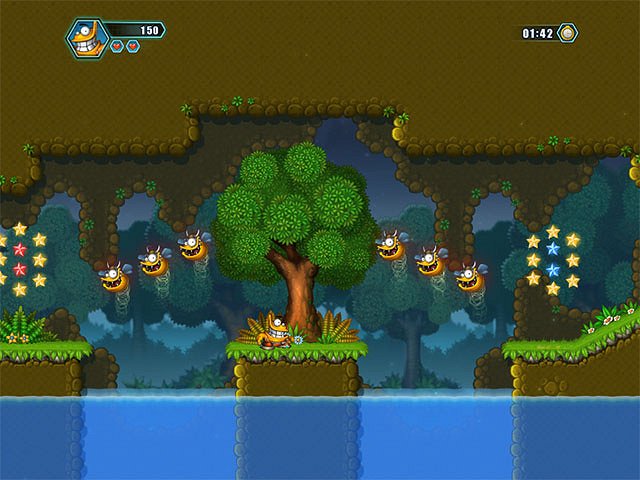The width and height of the screenshot is (640, 480).
Task: Click the grinning character portrait icon
Action: coord(87,38)
